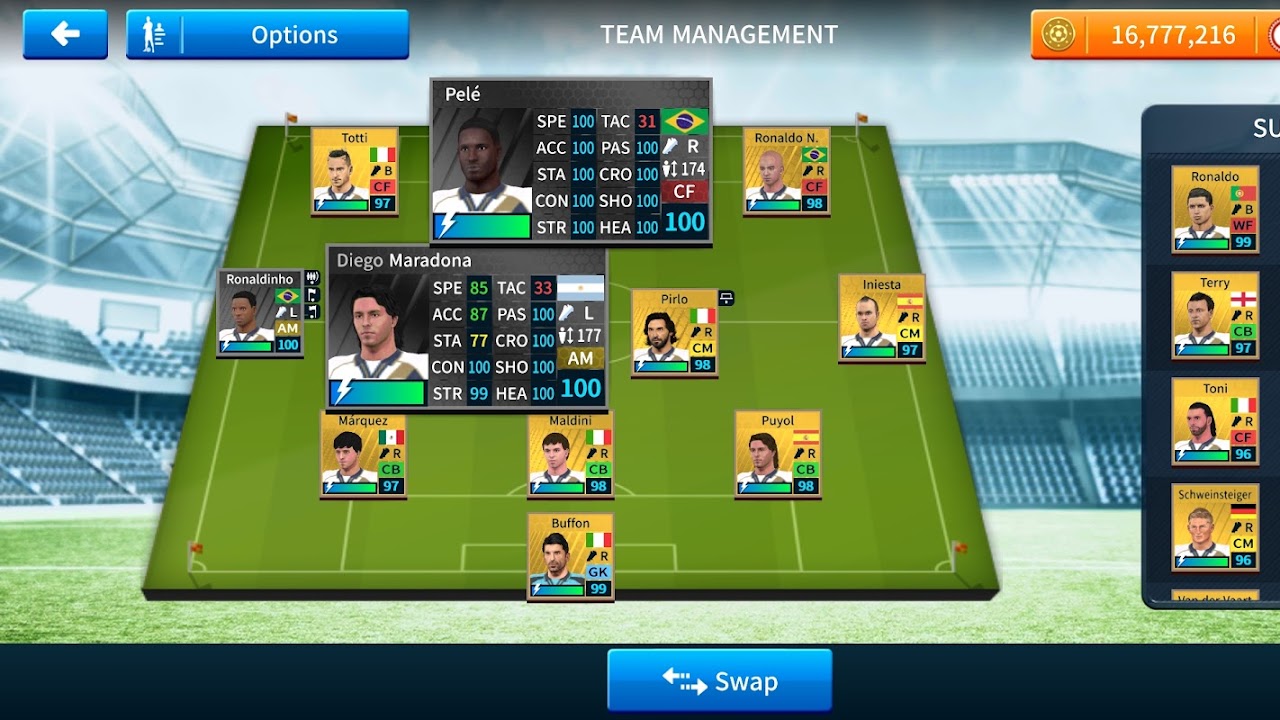The height and width of the screenshot is (720, 1280).
Task: Select Iniesta's card on the pitch
Action: [x=880, y=320]
